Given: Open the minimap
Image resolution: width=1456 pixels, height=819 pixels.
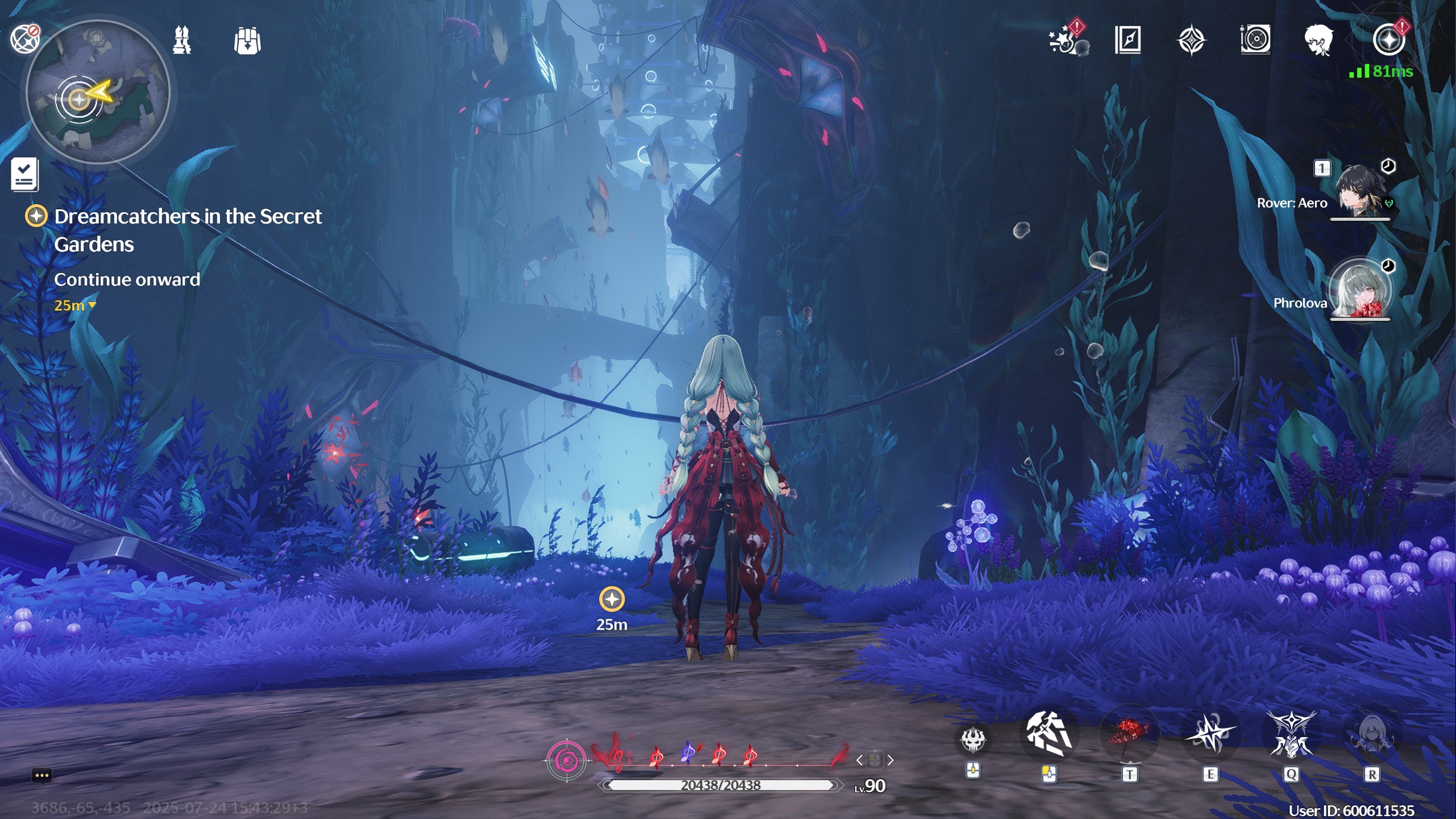Looking at the screenshot, I should (x=98, y=92).
